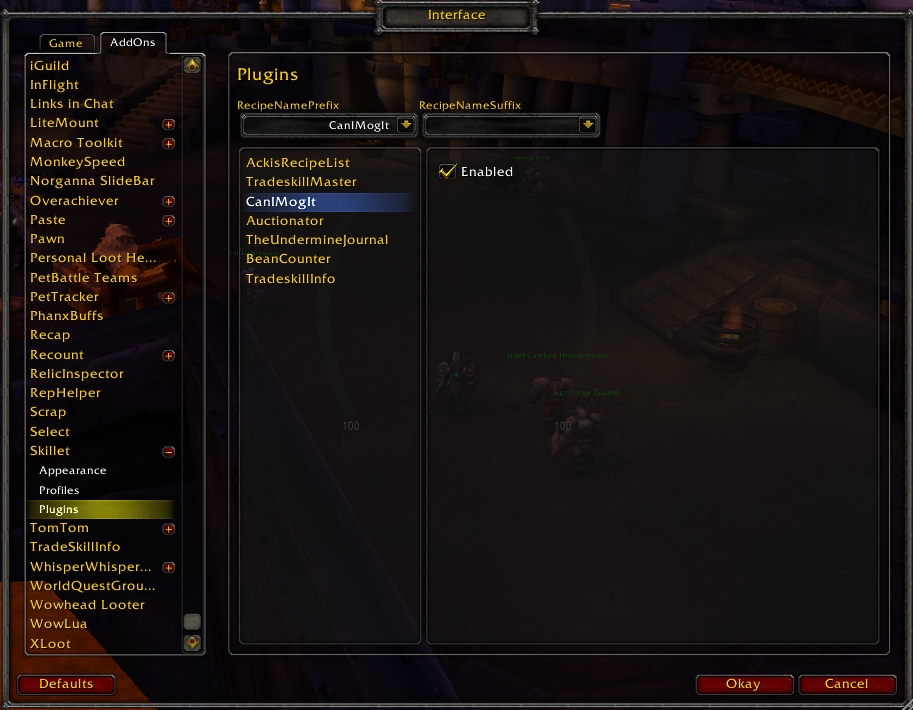The image size is (913, 710).
Task: Open the RecipeNamePrefix dropdown
Action: pyautogui.click(x=406, y=125)
